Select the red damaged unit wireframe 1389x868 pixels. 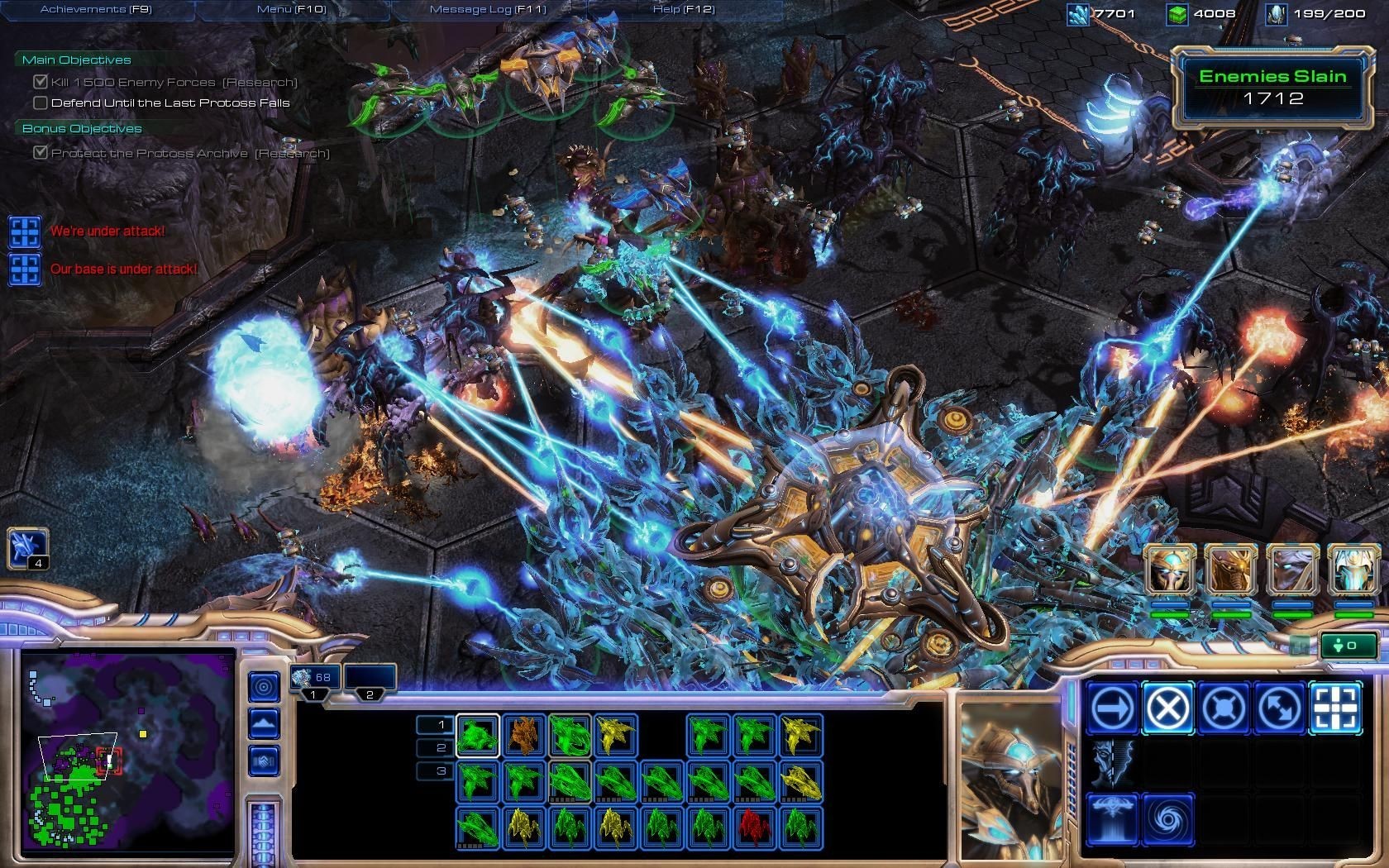coord(754,827)
